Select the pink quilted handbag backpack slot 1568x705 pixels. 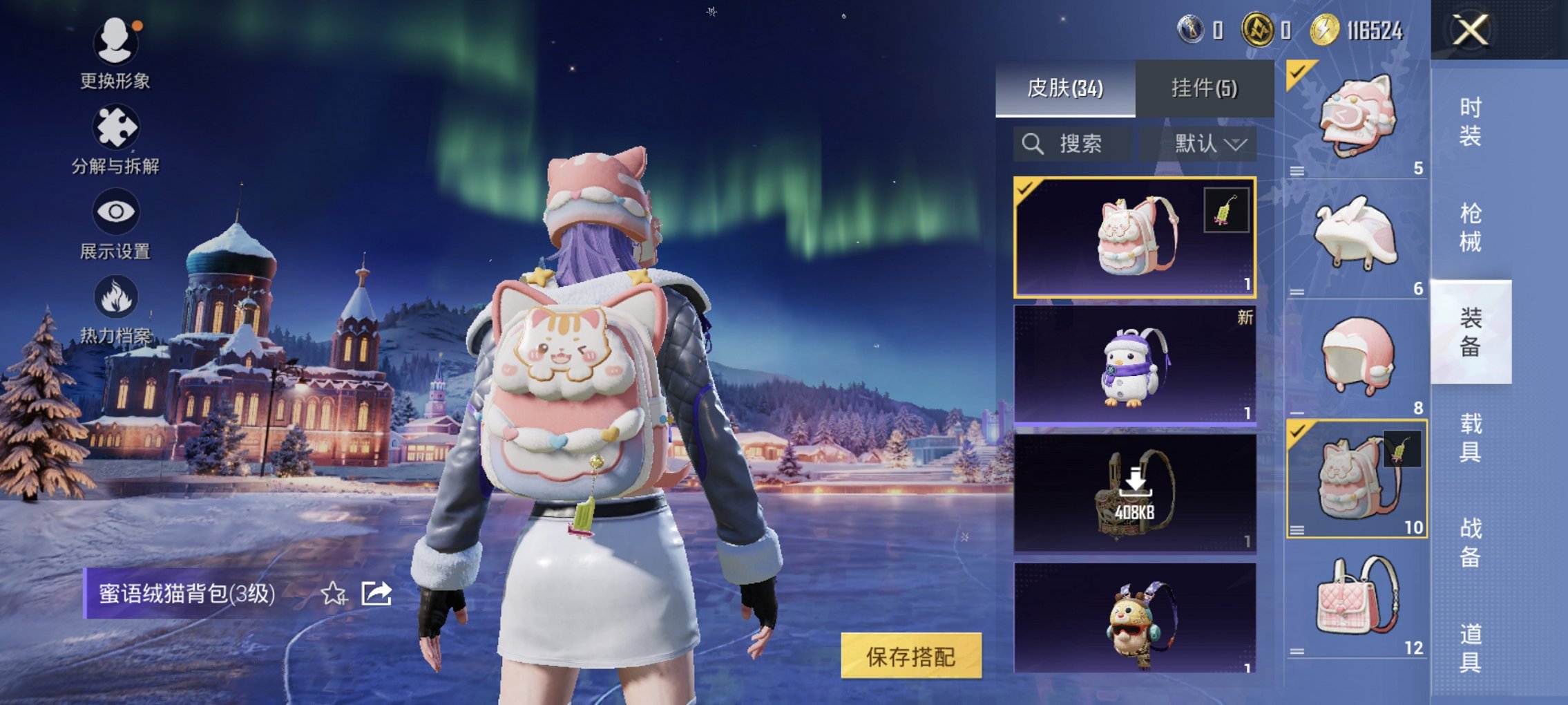click(1356, 599)
